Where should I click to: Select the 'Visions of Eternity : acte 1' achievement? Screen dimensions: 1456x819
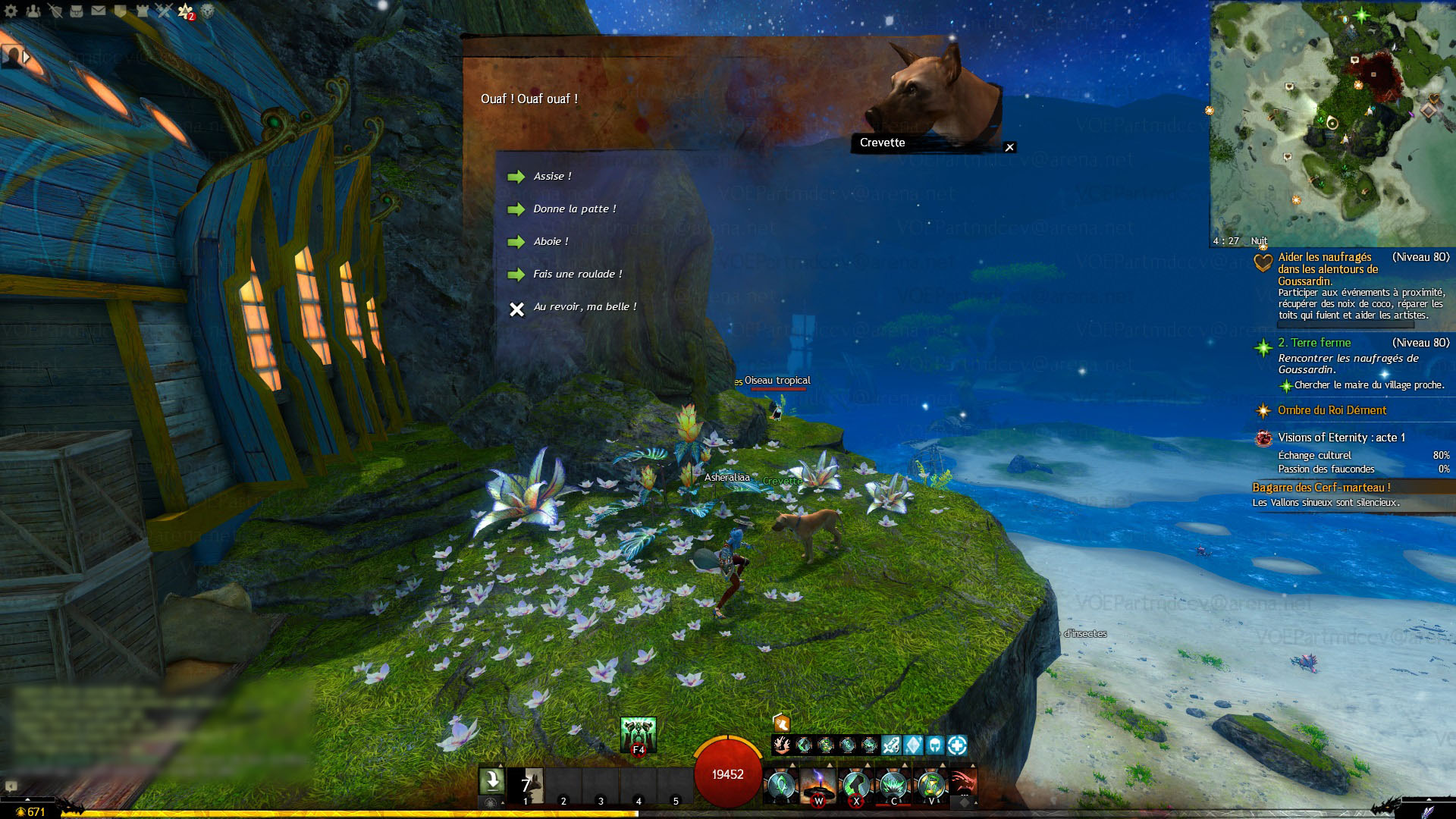pyautogui.click(x=1341, y=438)
